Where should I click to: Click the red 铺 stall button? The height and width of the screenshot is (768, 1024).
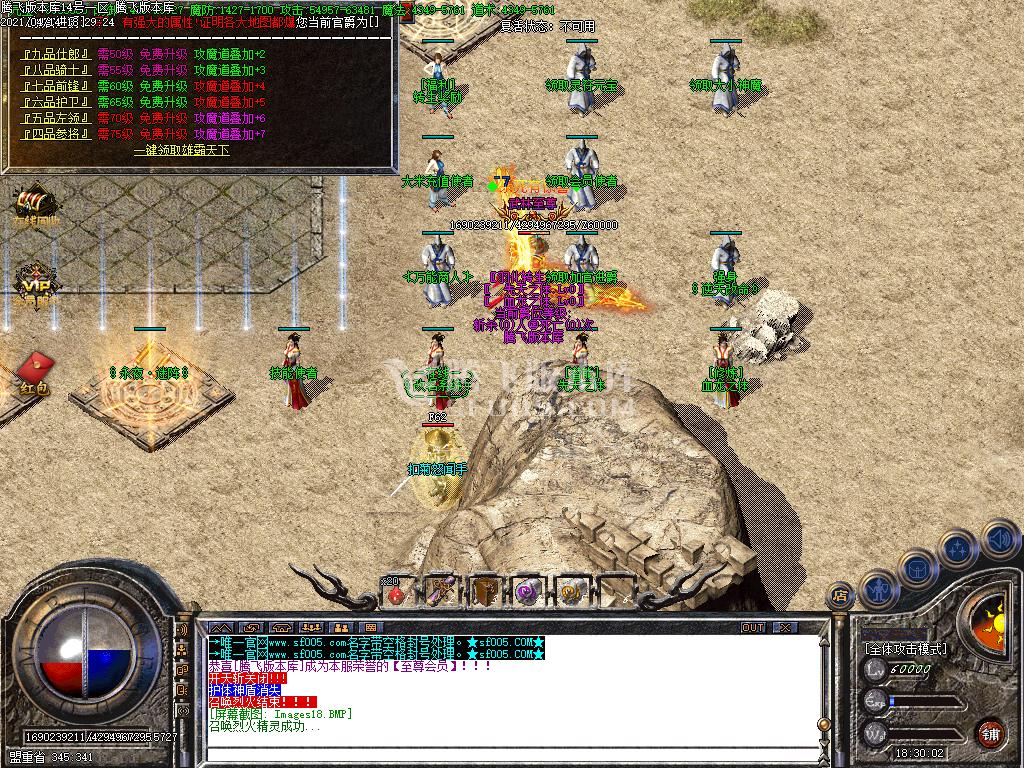(x=990, y=732)
